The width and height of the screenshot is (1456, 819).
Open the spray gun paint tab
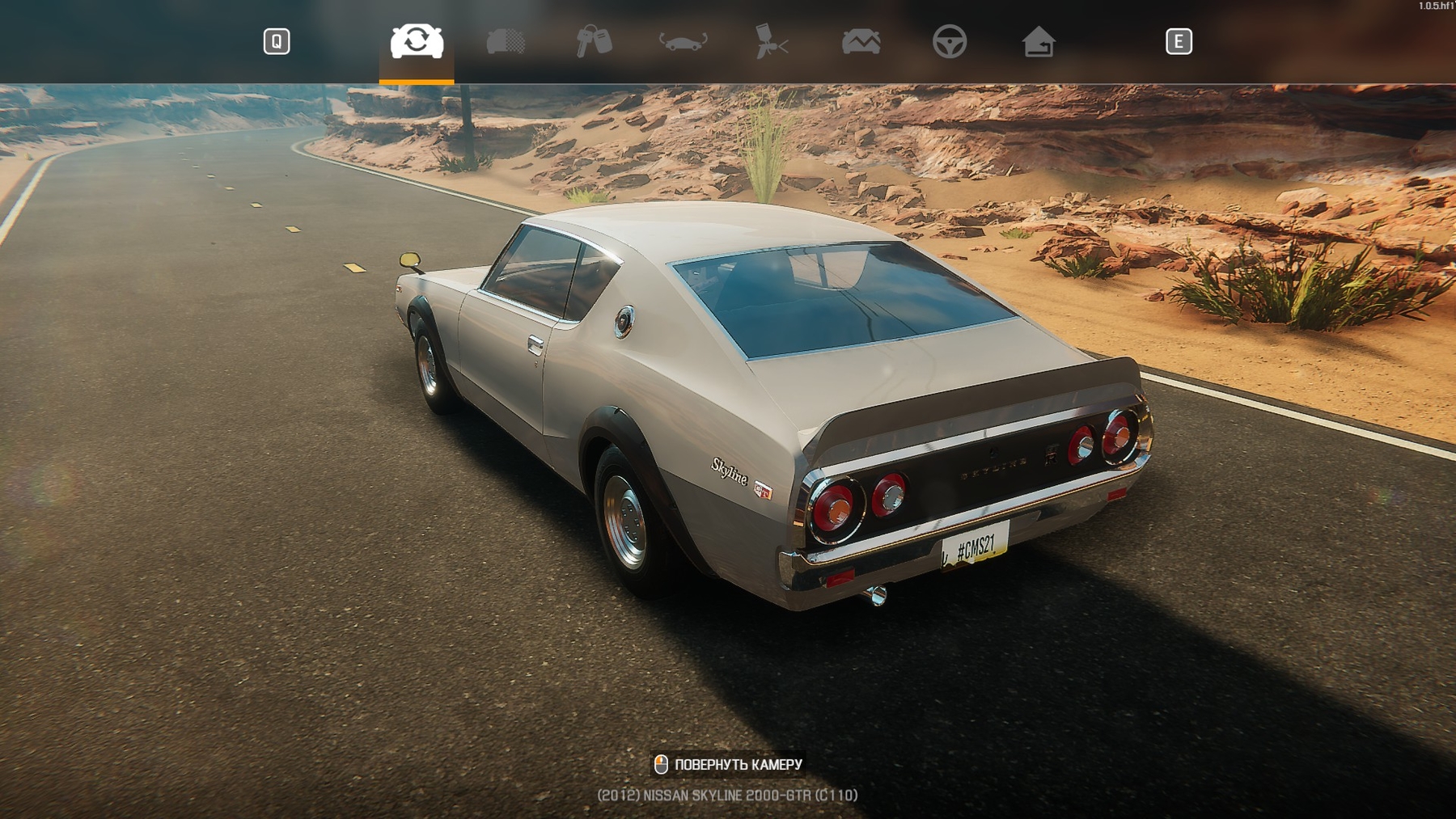771,41
